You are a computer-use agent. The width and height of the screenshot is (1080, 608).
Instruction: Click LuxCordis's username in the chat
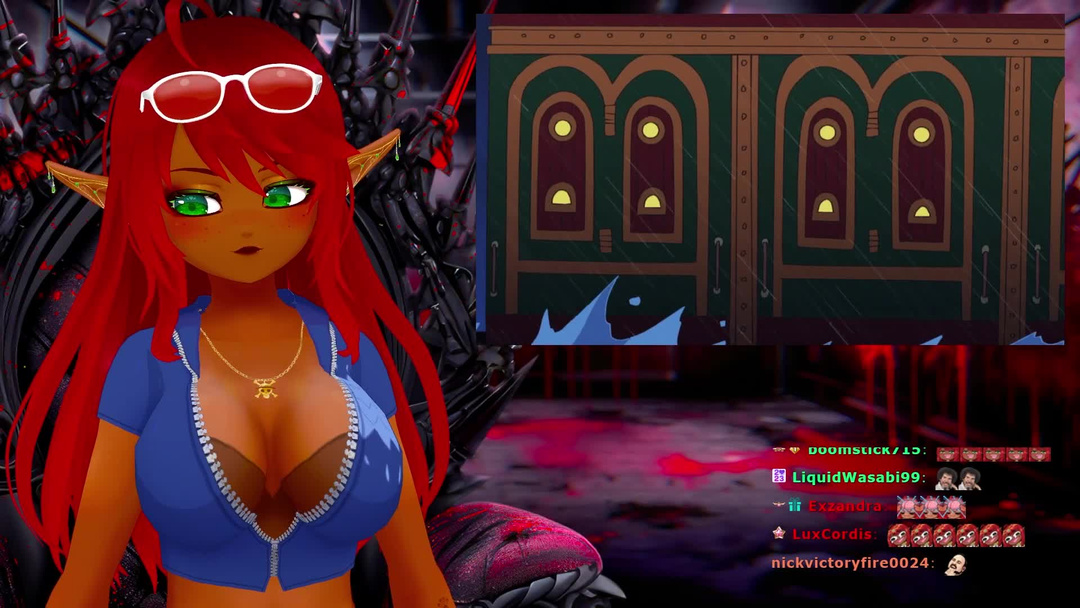[x=834, y=535]
